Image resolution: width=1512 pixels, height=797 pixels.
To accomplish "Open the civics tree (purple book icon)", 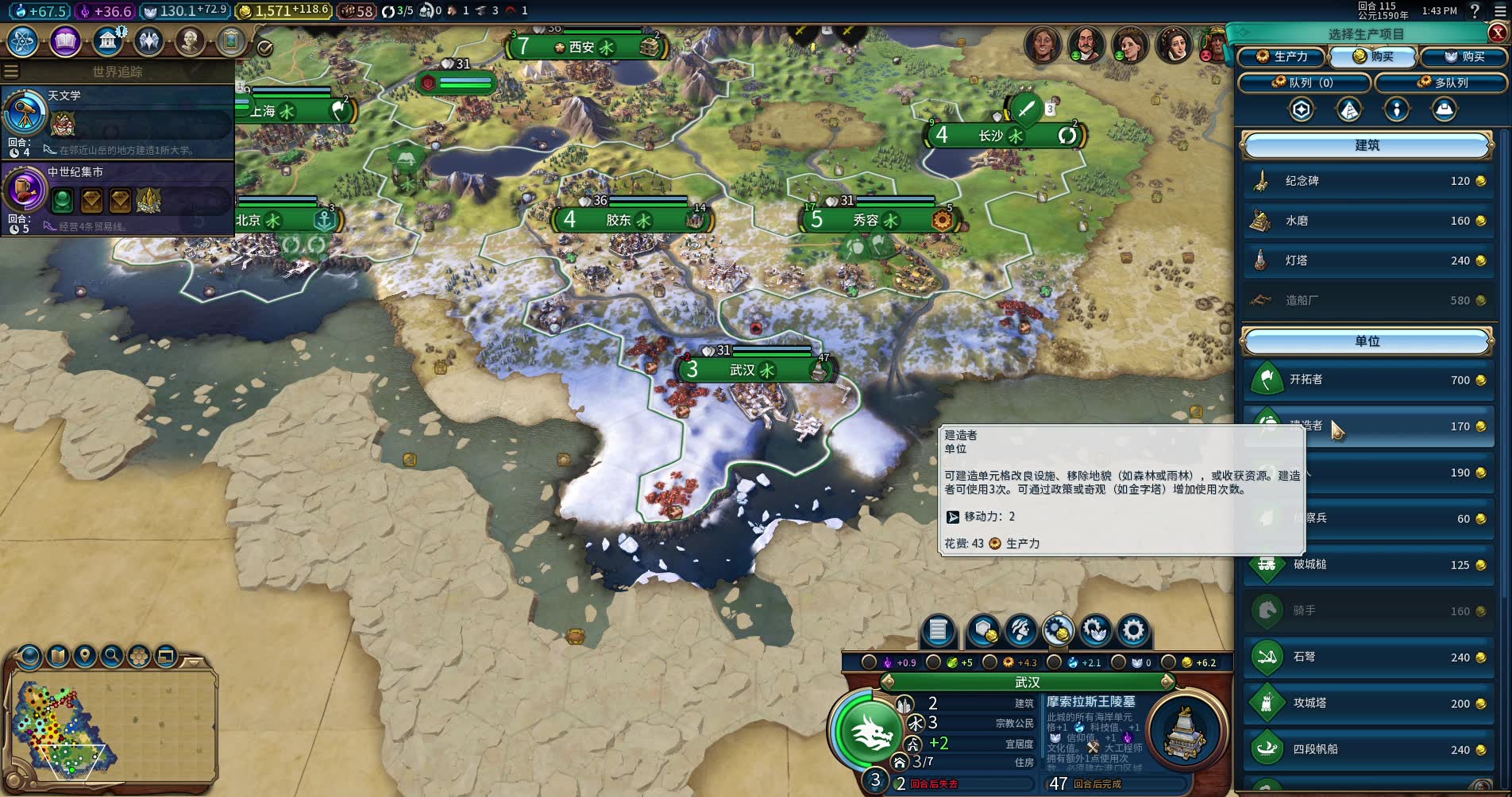I will pyautogui.click(x=65, y=41).
